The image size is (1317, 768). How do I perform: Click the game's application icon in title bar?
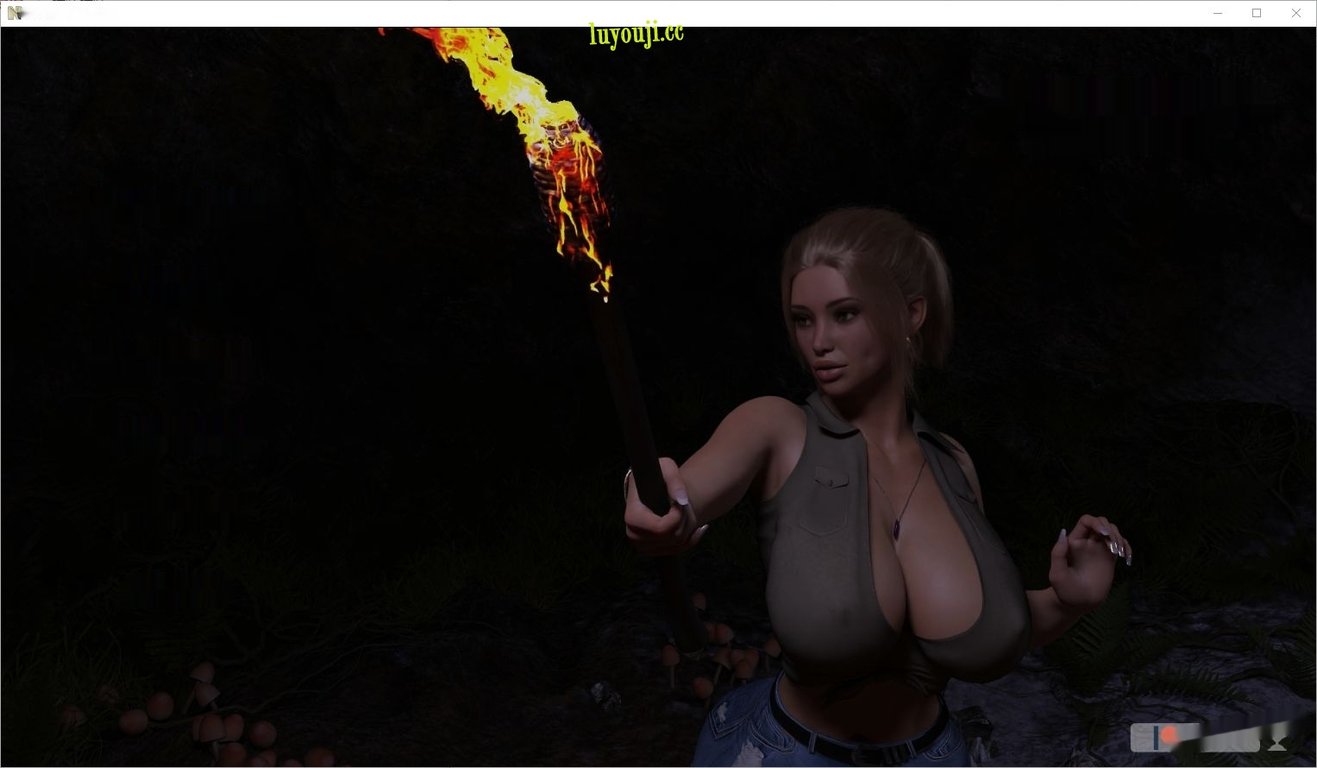pos(13,13)
